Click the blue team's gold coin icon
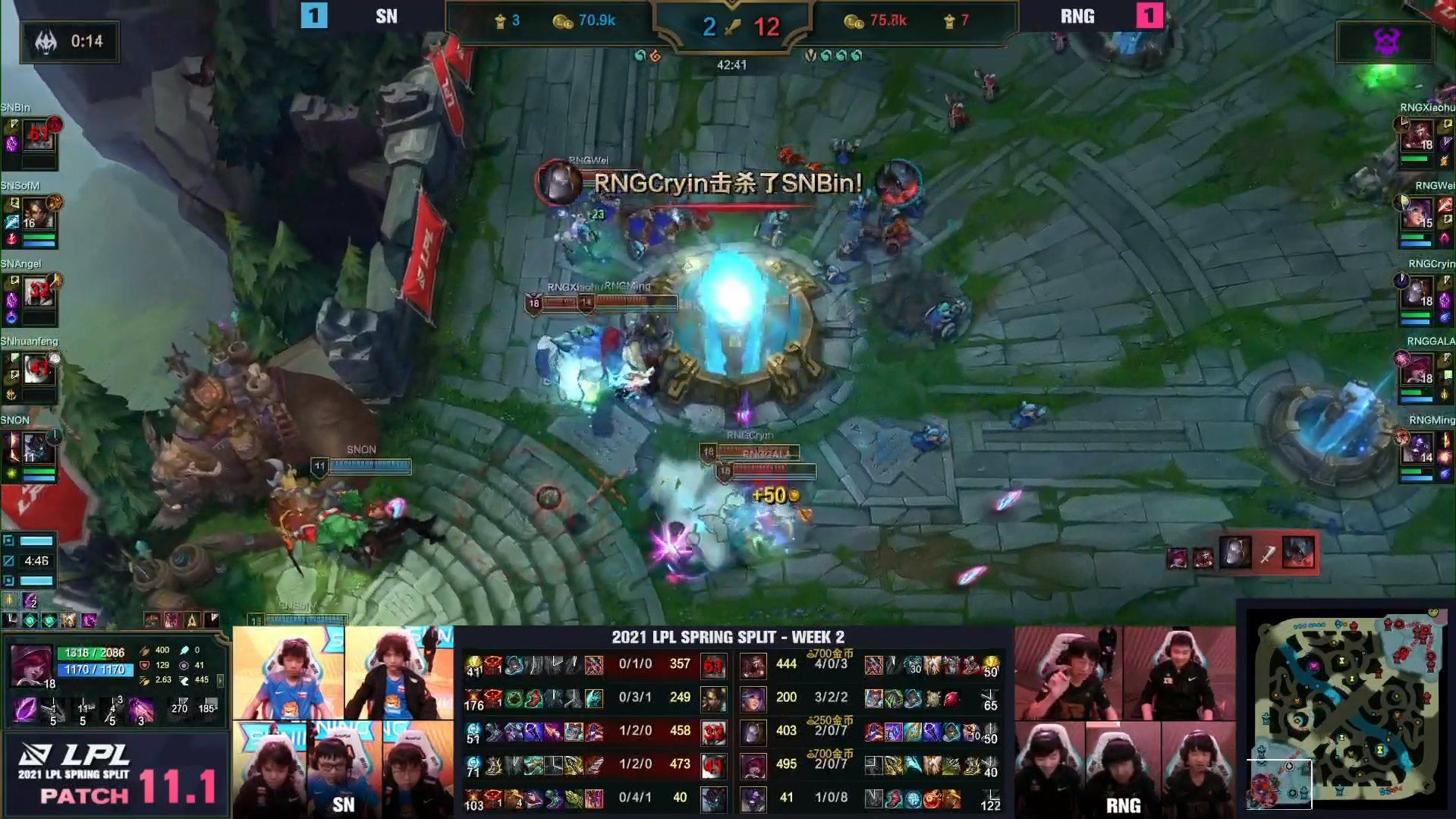This screenshot has height=819, width=1456. tap(561, 21)
